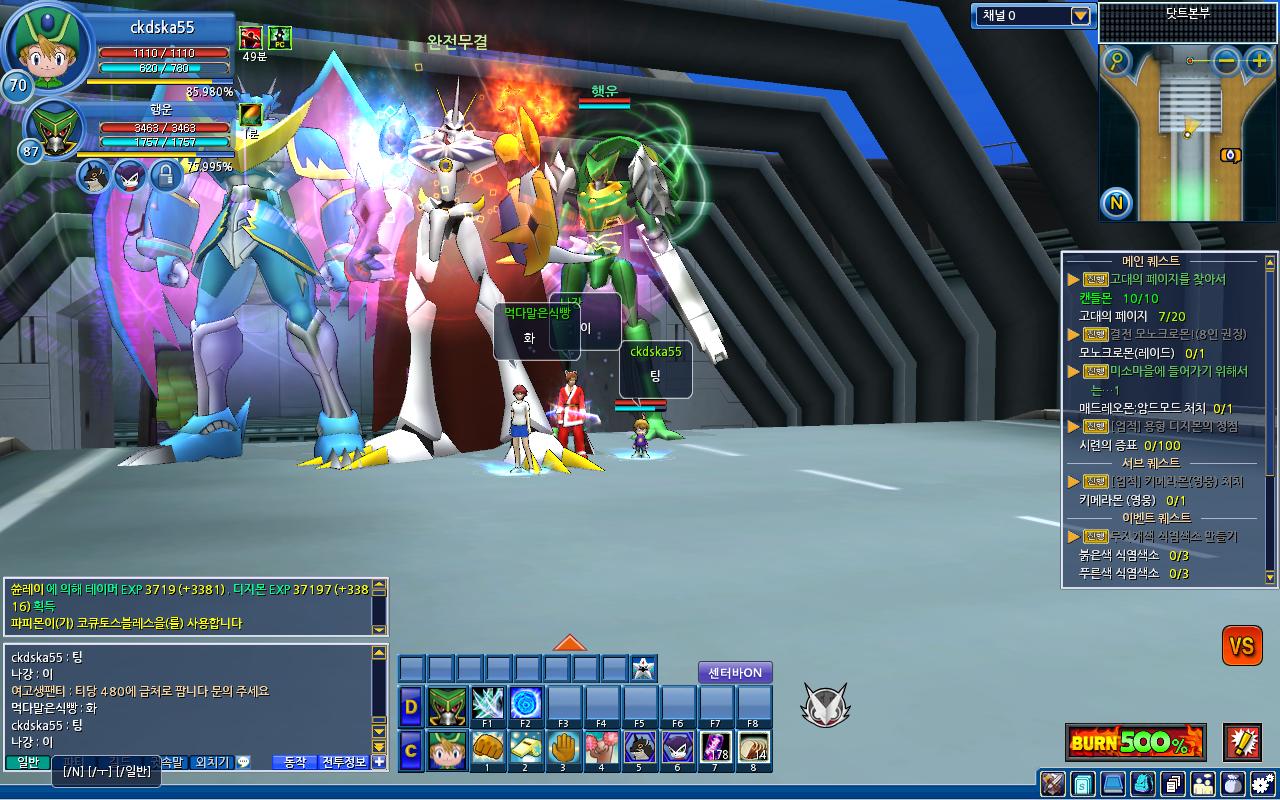The height and width of the screenshot is (800, 1280).
Task: Open the VS battle button
Action: pos(1242,646)
